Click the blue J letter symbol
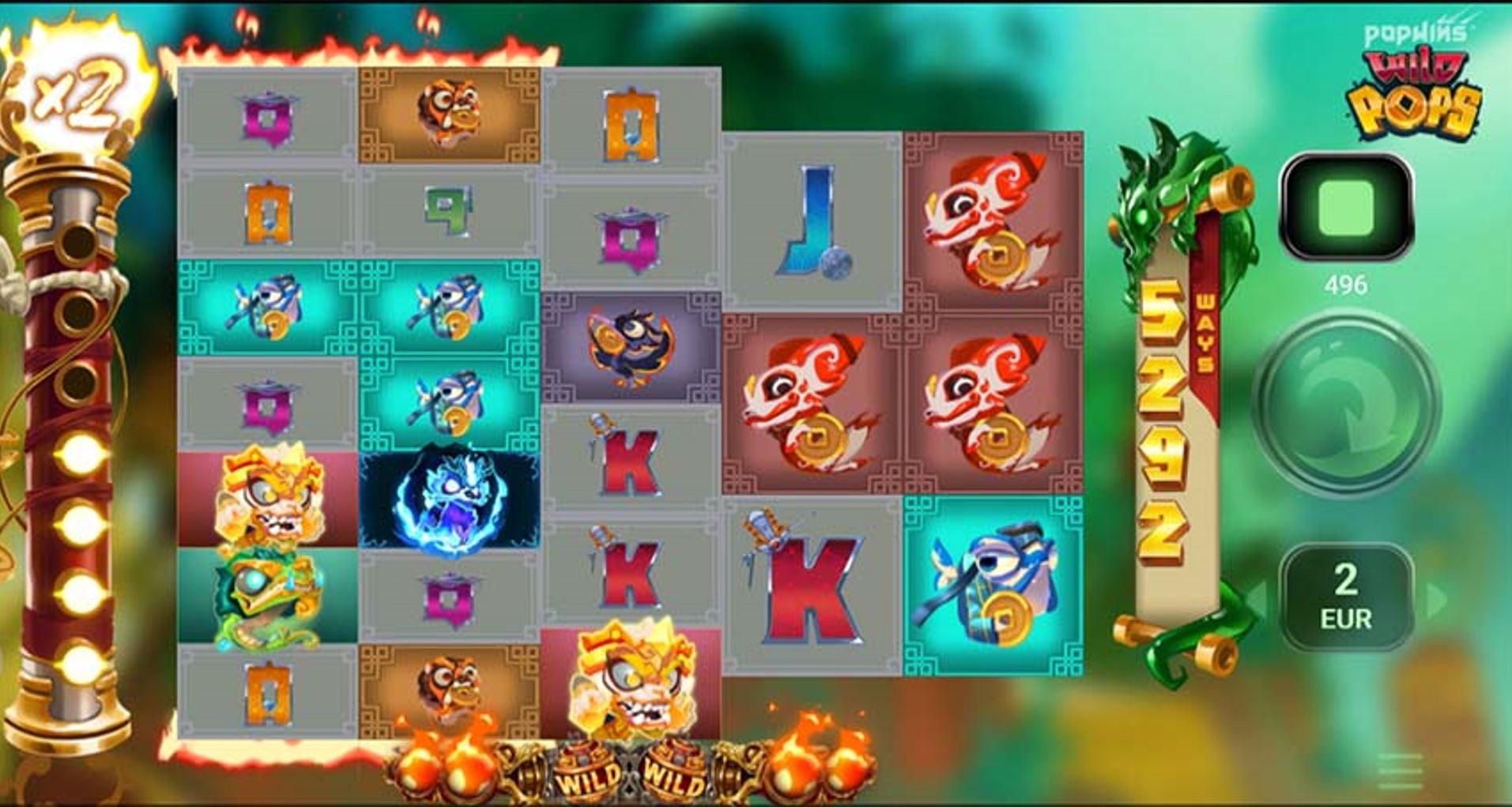The image size is (1512, 807). pyautogui.click(x=814, y=221)
